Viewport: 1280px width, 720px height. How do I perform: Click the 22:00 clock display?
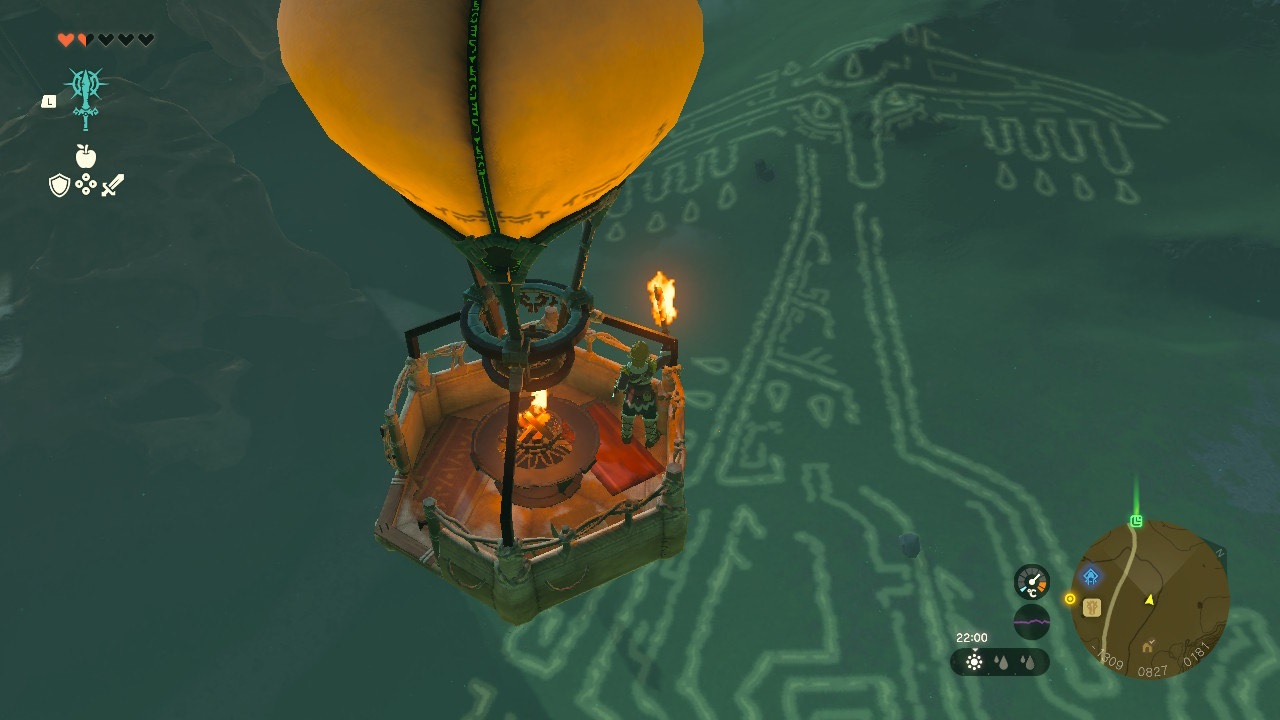coord(972,638)
